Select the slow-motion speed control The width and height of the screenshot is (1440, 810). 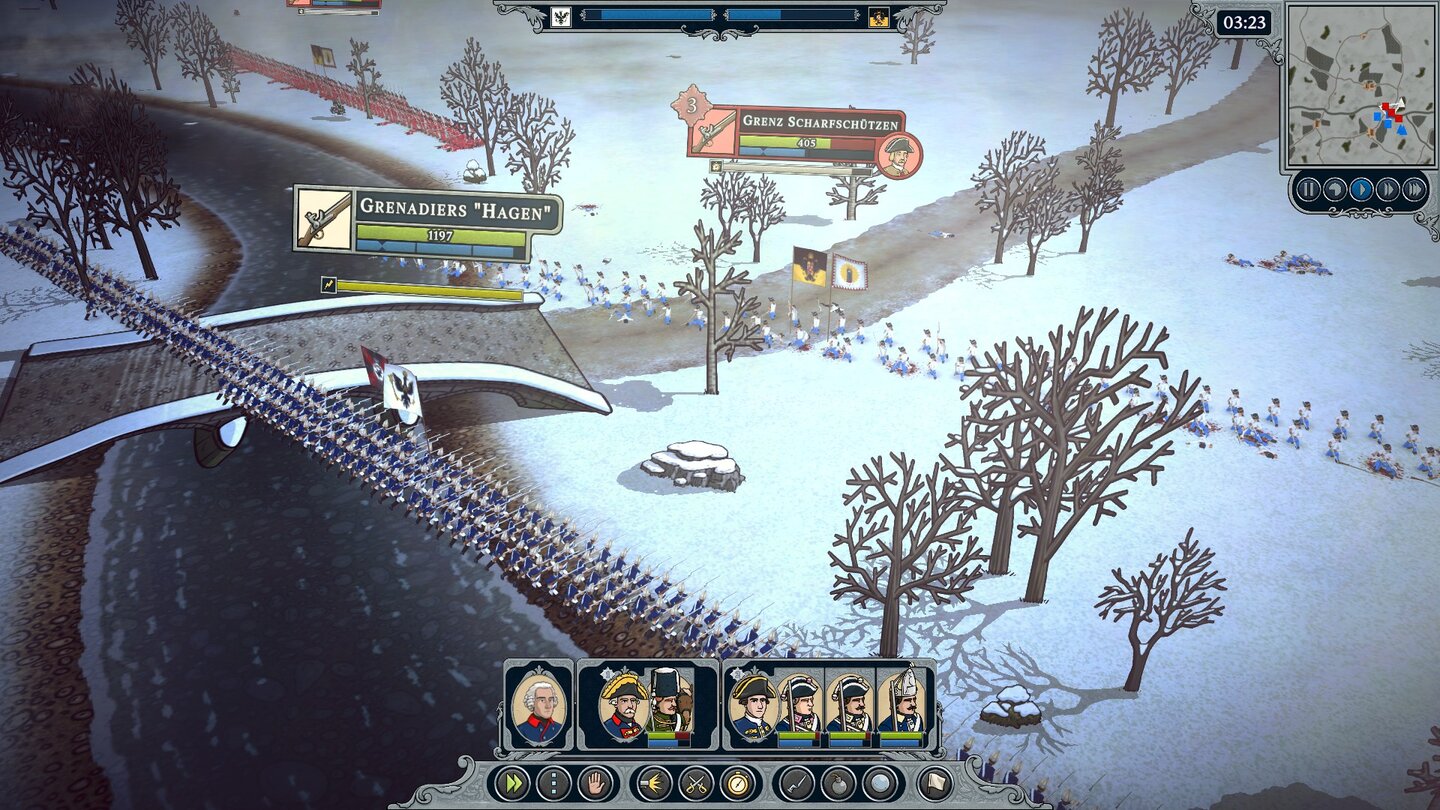[x=1334, y=189]
